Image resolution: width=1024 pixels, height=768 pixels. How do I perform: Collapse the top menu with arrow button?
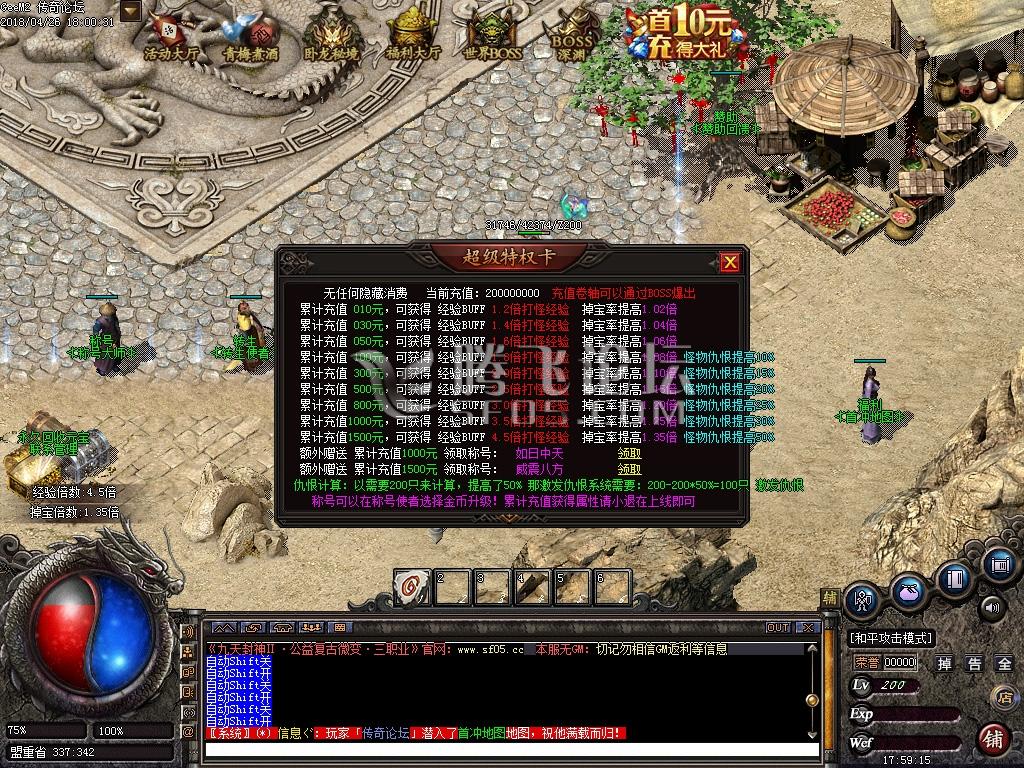pyautogui.click(x=130, y=11)
